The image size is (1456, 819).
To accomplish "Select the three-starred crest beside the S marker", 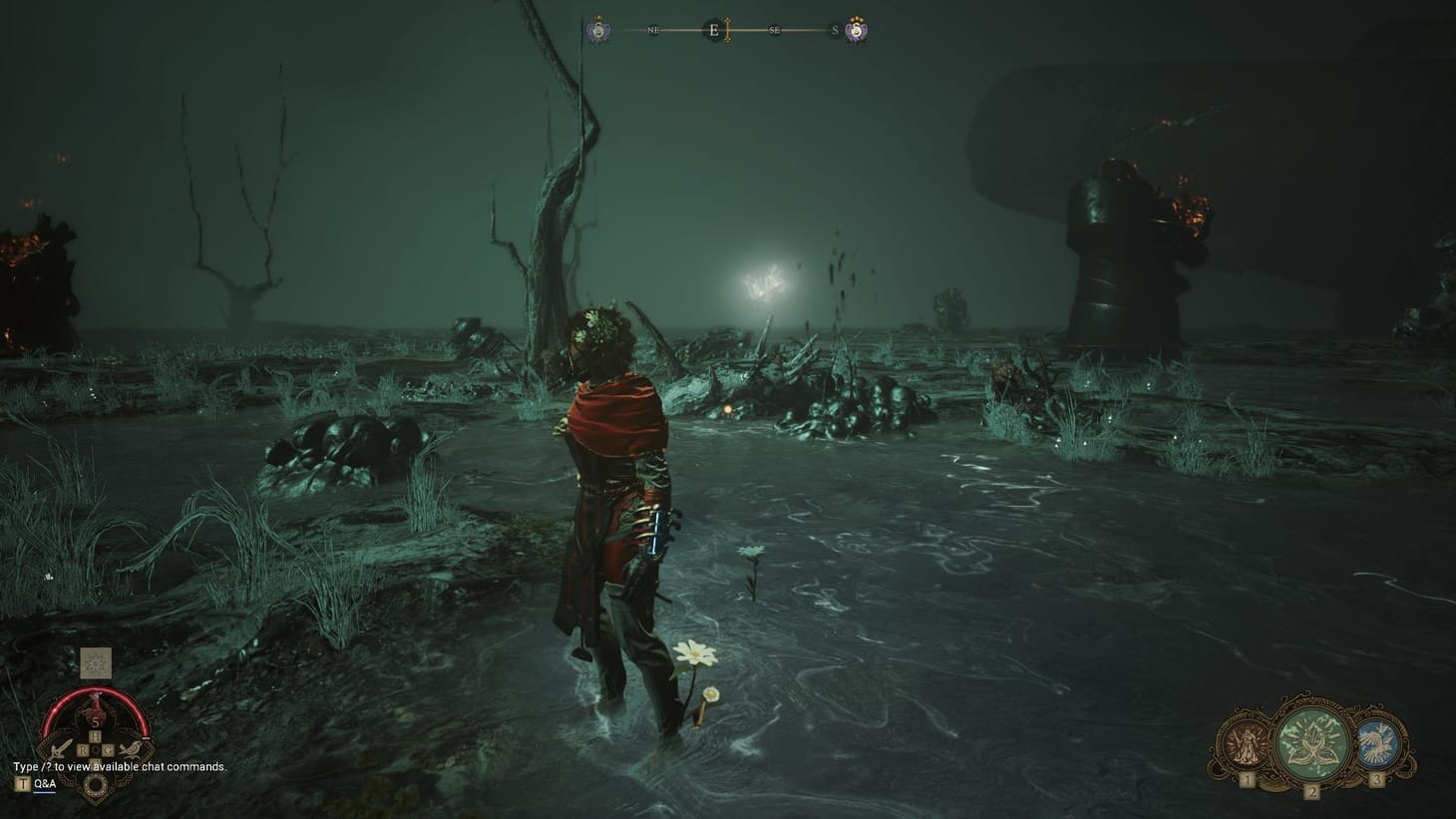I will point(856,30).
